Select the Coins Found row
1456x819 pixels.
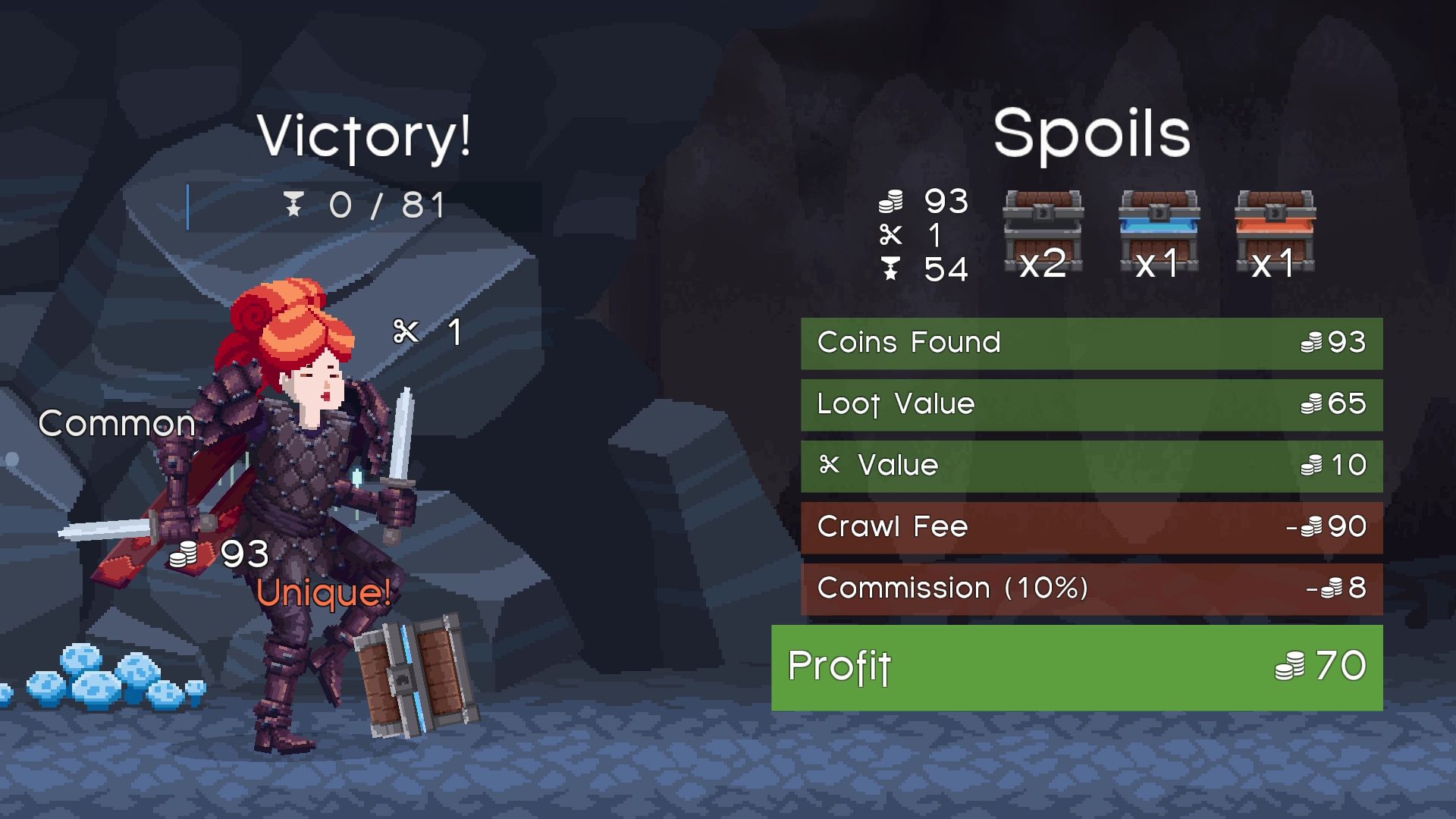(1092, 342)
